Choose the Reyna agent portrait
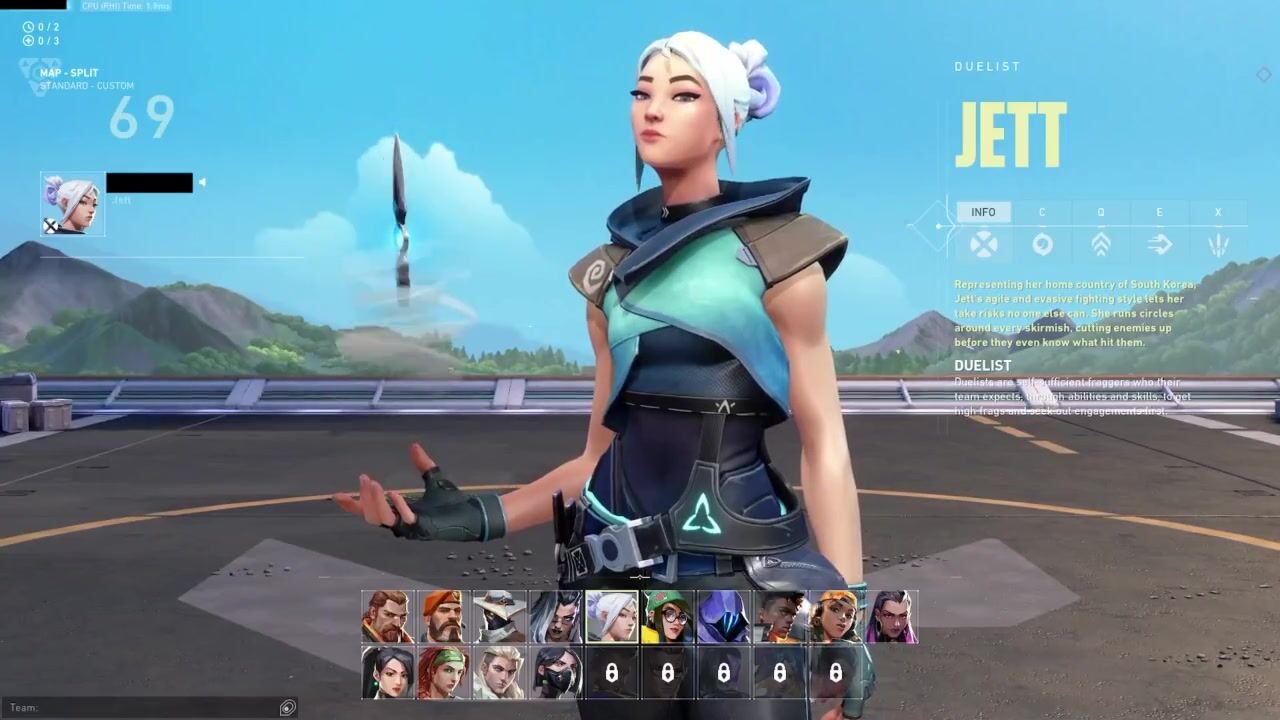 [x=891, y=616]
